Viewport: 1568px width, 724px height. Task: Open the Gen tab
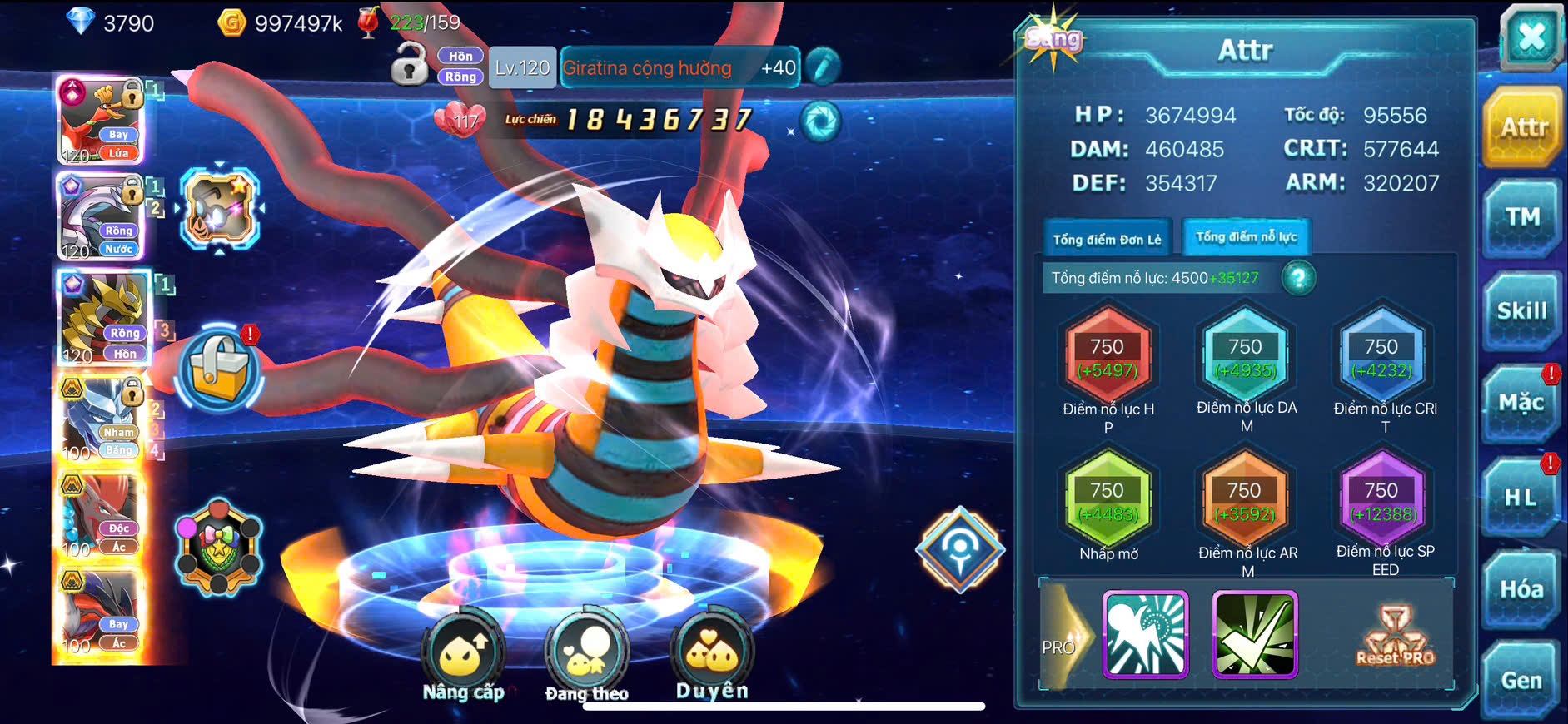(1521, 681)
